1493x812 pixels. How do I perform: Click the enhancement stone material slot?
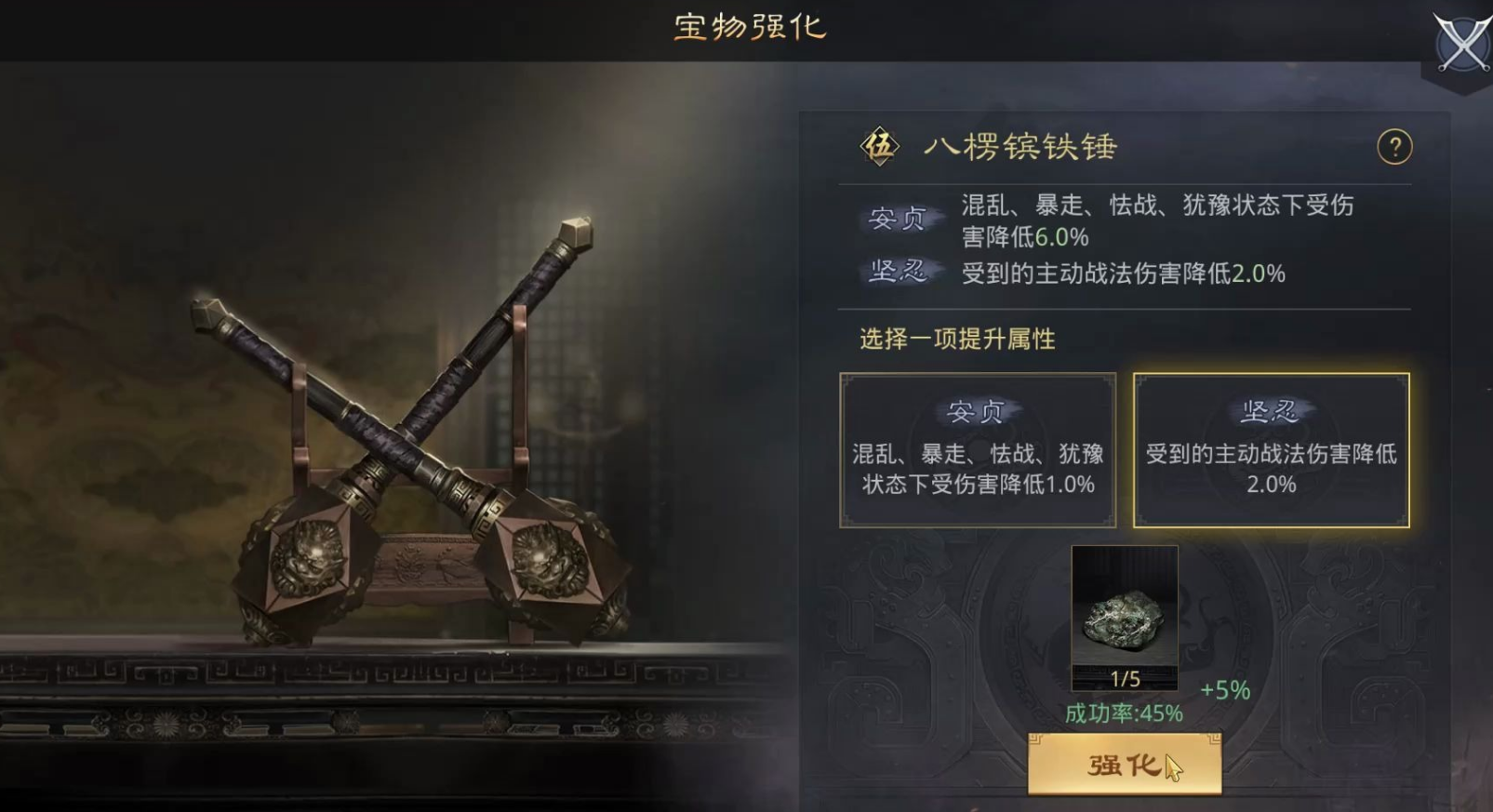tap(1125, 618)
